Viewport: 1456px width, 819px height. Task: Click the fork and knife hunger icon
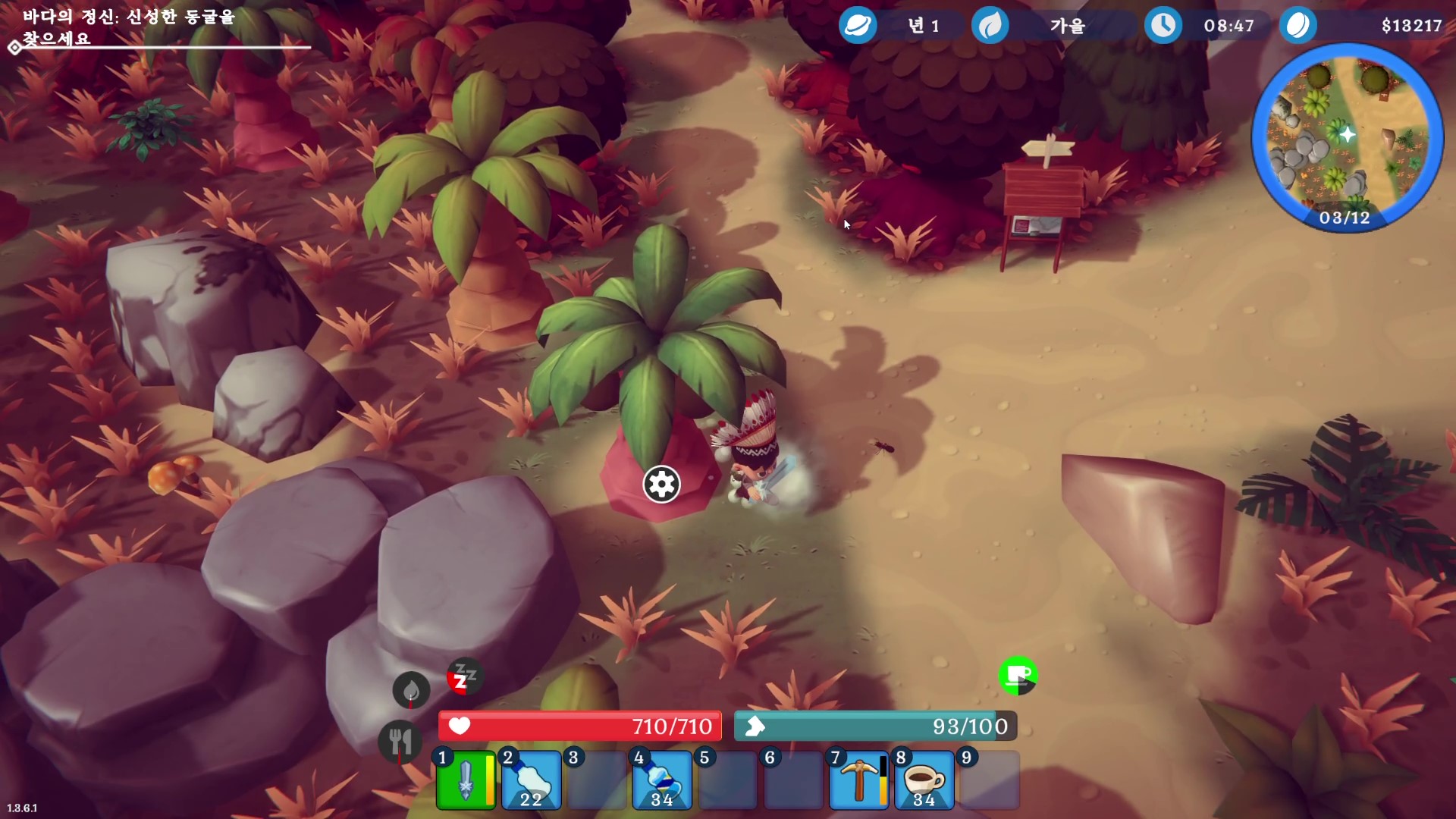click(x=400, y=741)
